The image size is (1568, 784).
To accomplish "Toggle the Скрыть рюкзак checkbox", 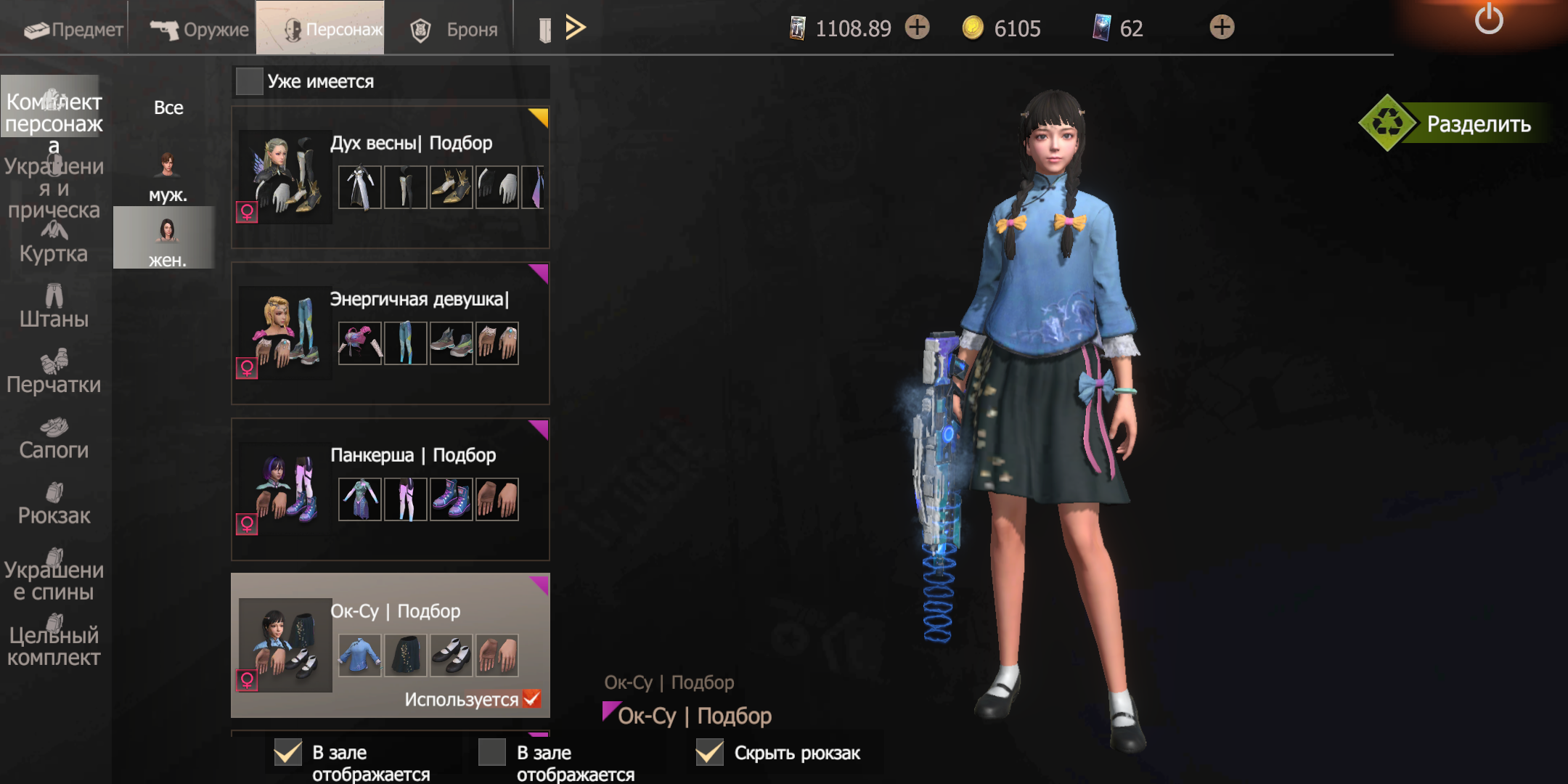I will (709, 753).
